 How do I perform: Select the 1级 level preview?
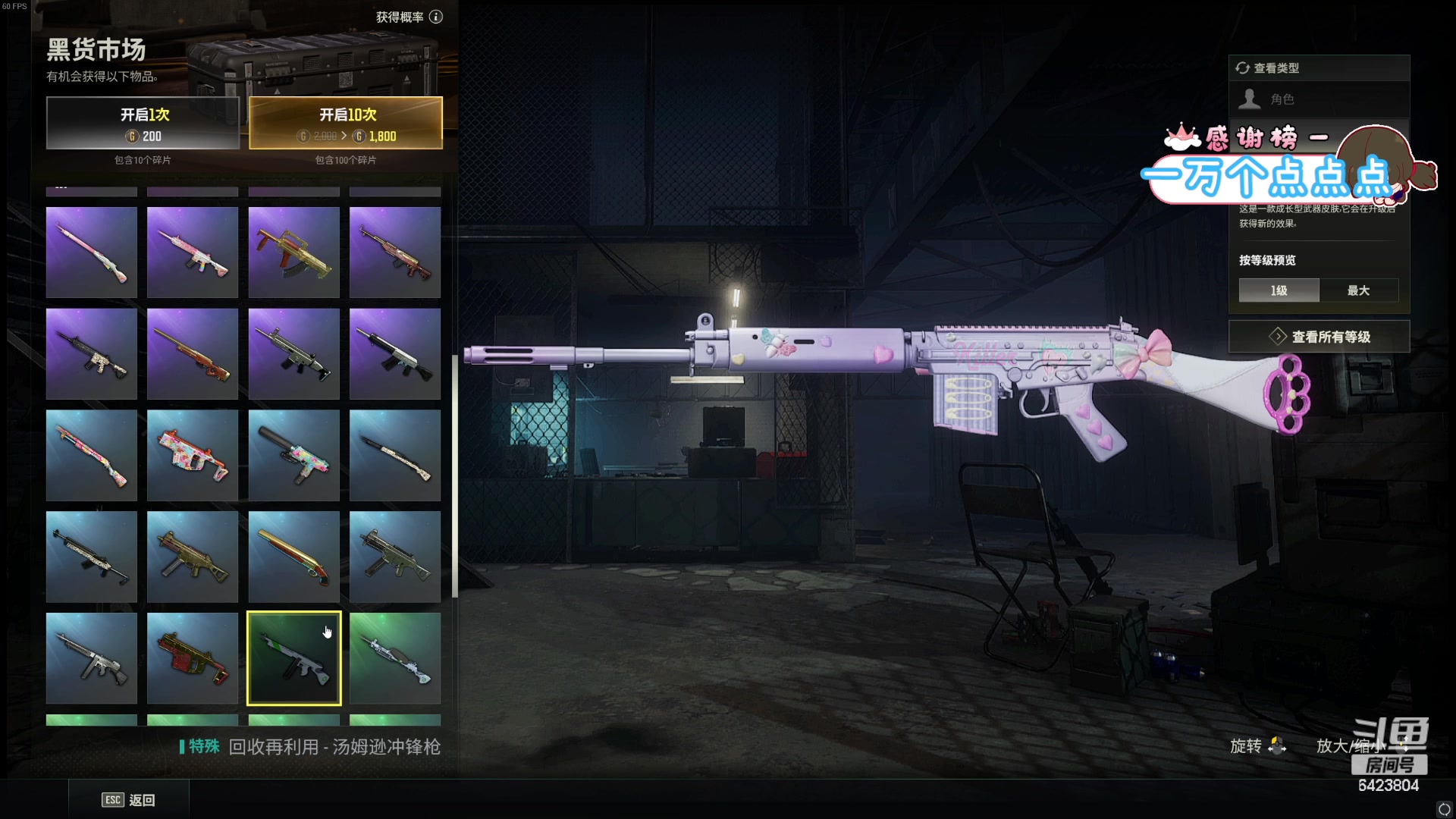point(1279,290)
